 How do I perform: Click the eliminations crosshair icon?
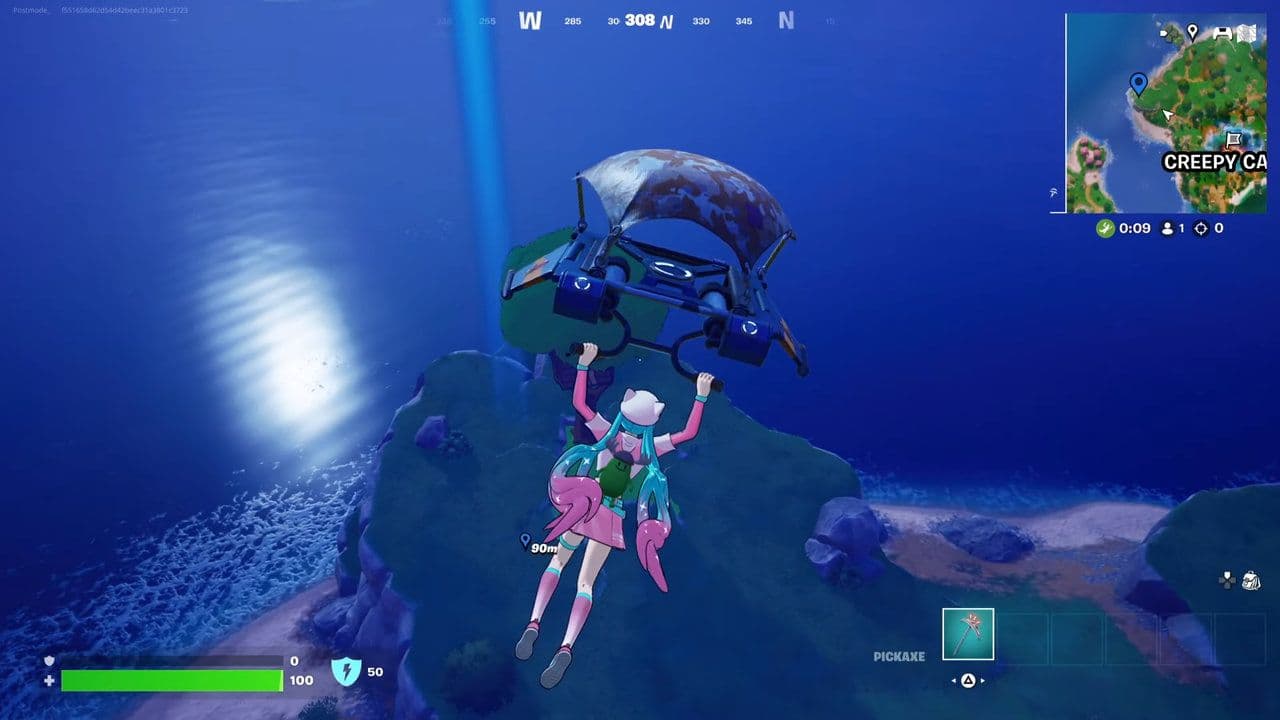(x=1201, y=229)
